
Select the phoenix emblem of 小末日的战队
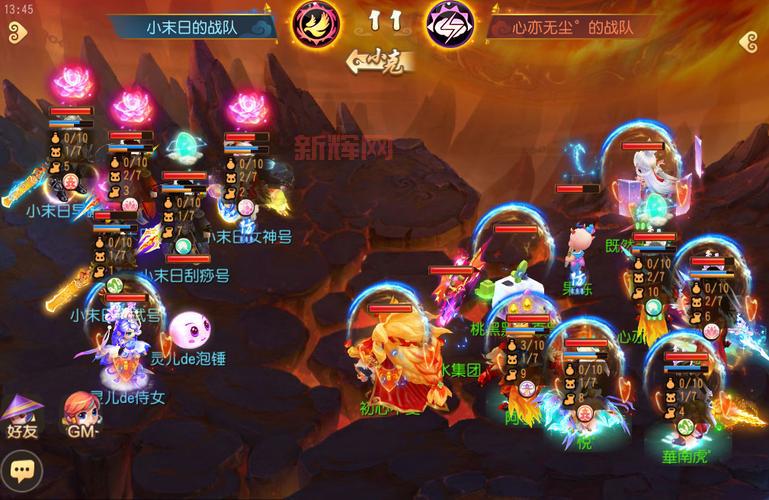[x=315, y=25]
